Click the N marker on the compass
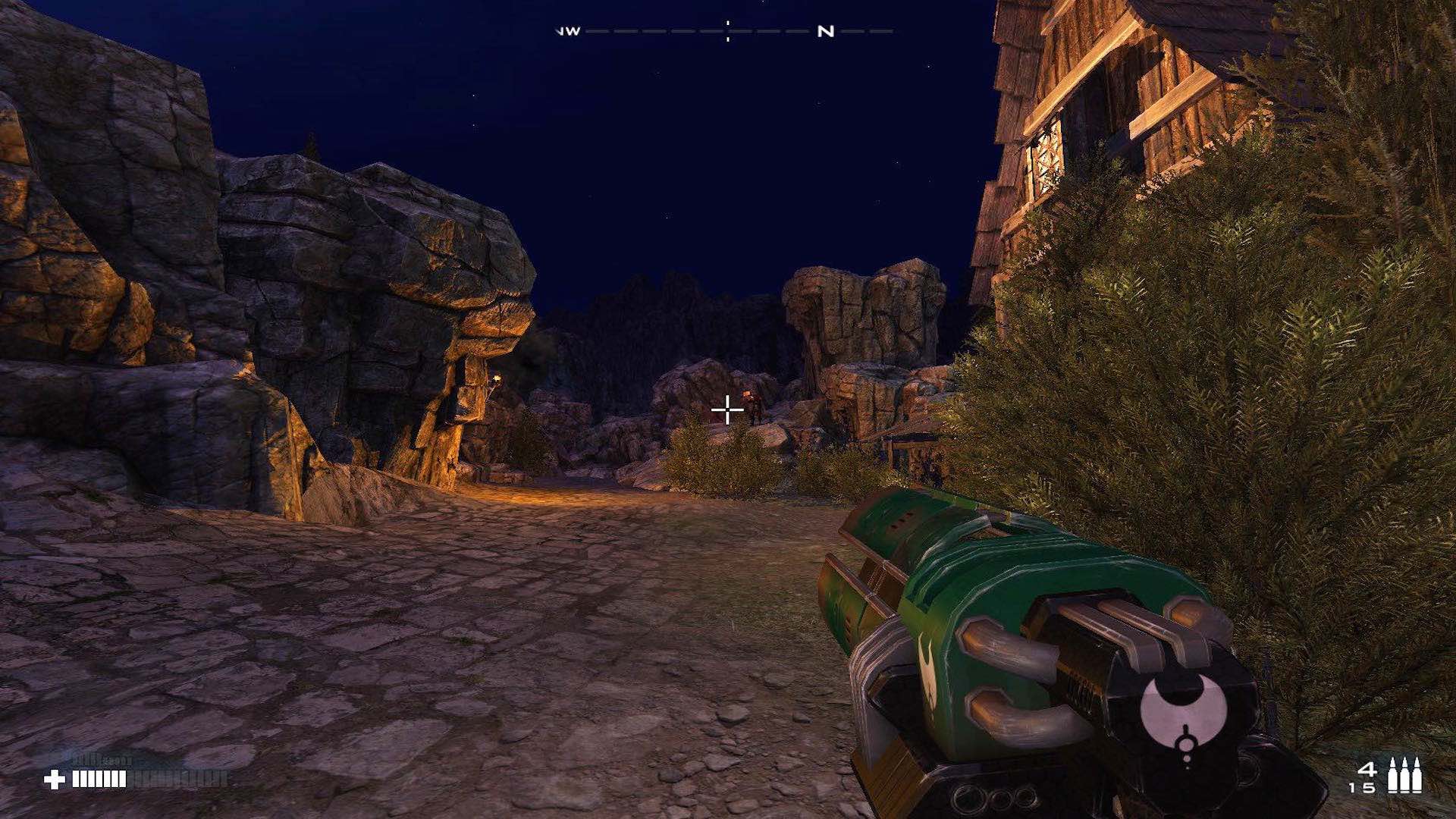 [825, 32]
